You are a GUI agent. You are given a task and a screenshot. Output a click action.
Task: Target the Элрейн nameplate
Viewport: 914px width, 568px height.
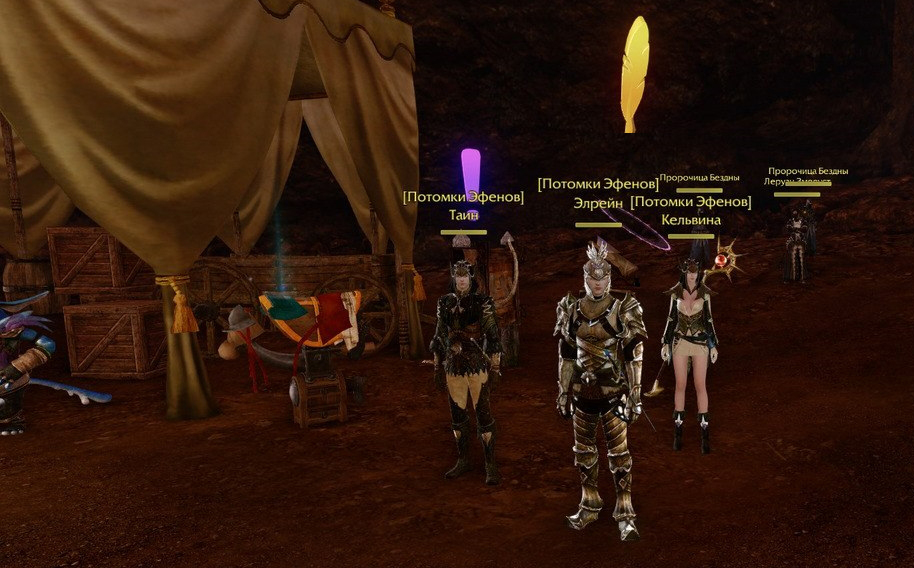point(598,203)
